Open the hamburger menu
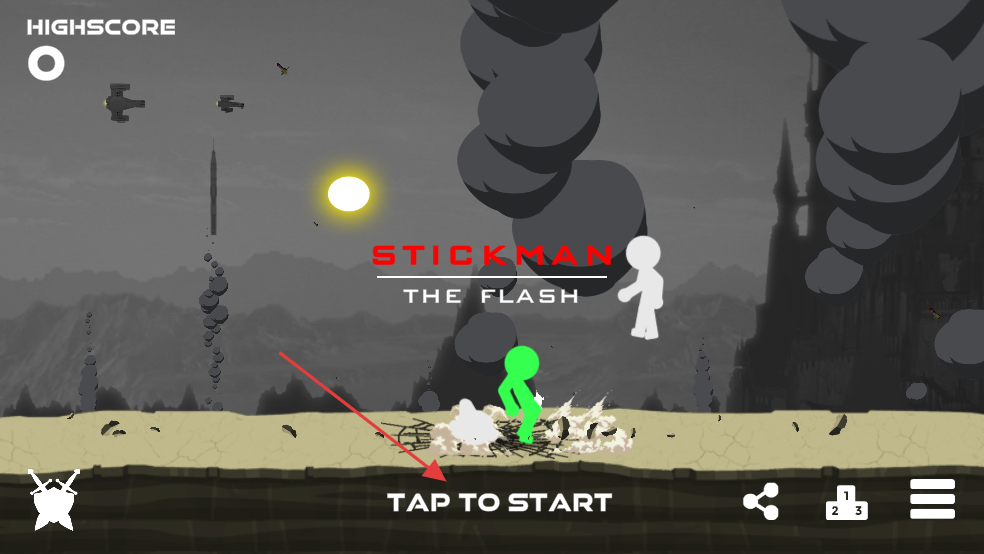984x554 pixels. (x=932, y=499)
